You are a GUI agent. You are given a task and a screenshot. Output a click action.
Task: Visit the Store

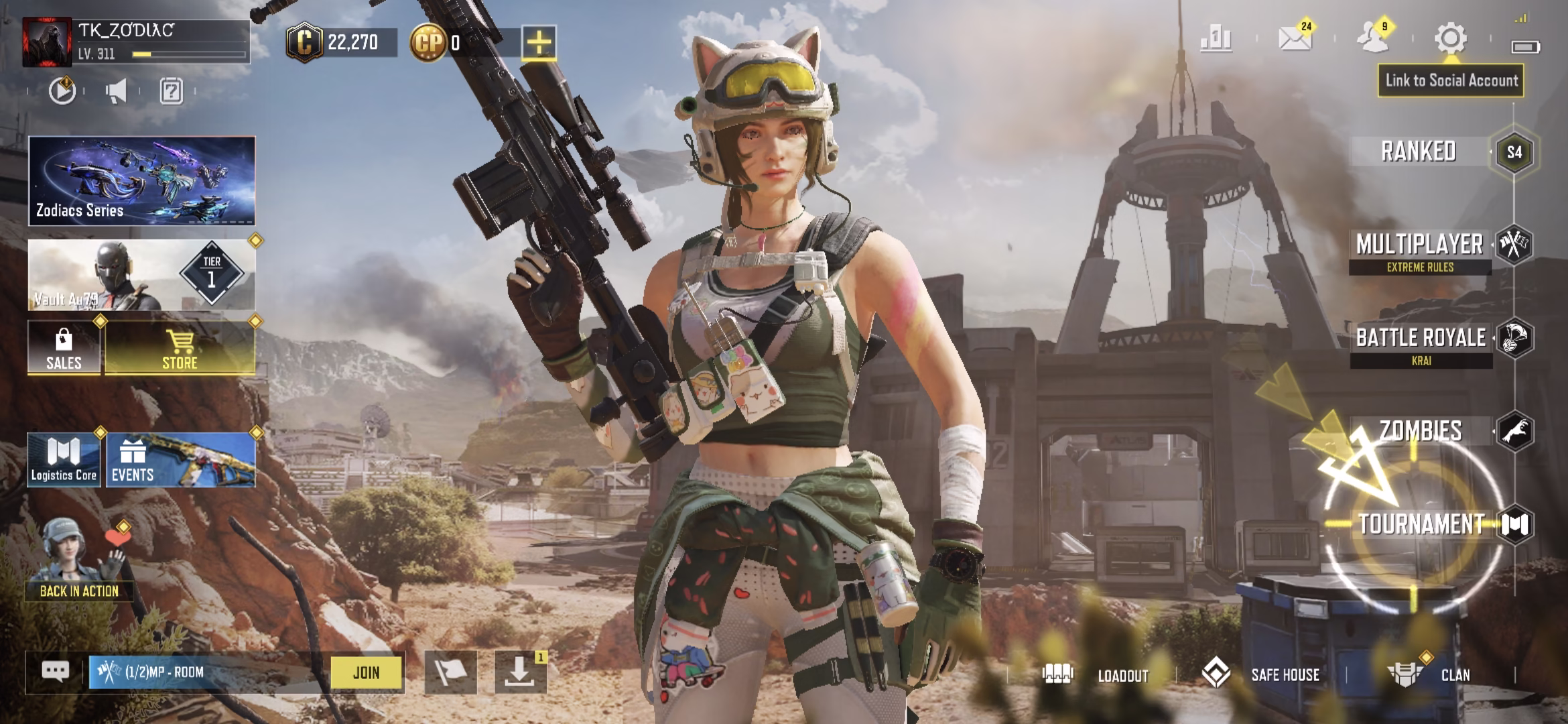coord(180,348)
